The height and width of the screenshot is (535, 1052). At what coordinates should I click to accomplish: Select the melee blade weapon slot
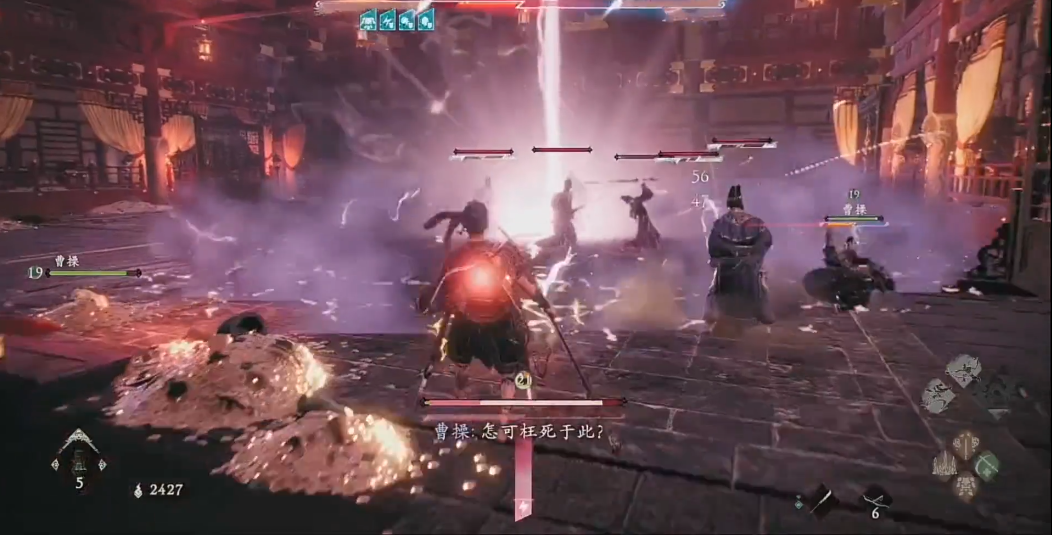(821, 501)
